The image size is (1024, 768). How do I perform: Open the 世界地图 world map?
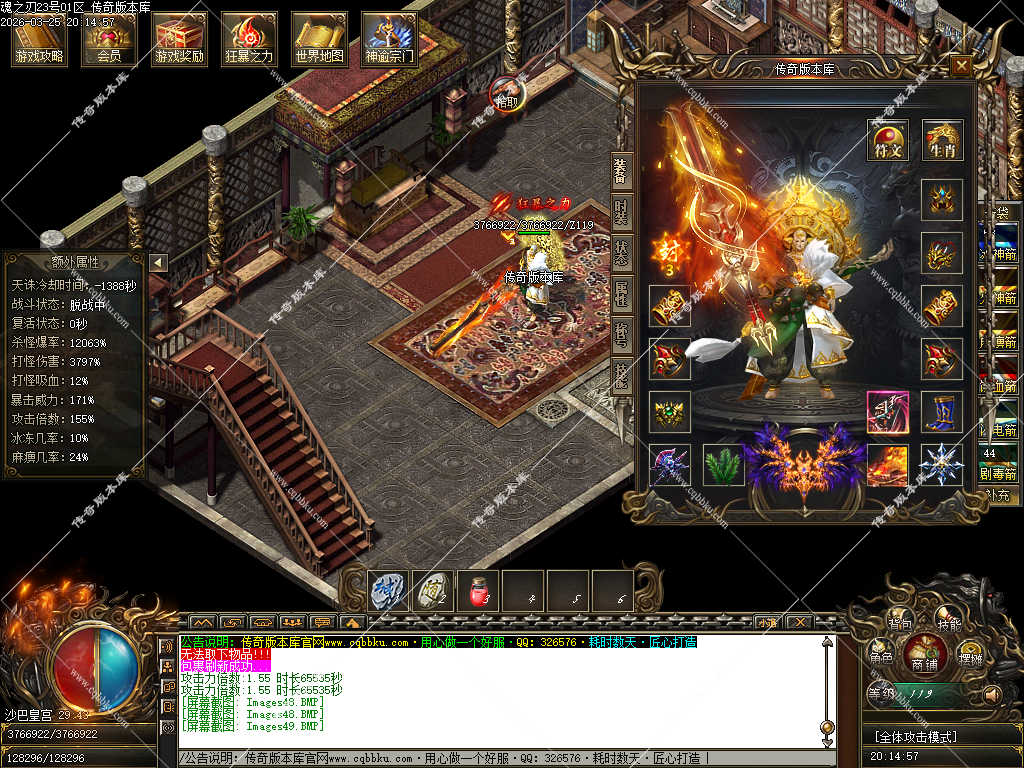tap(319, 39)
